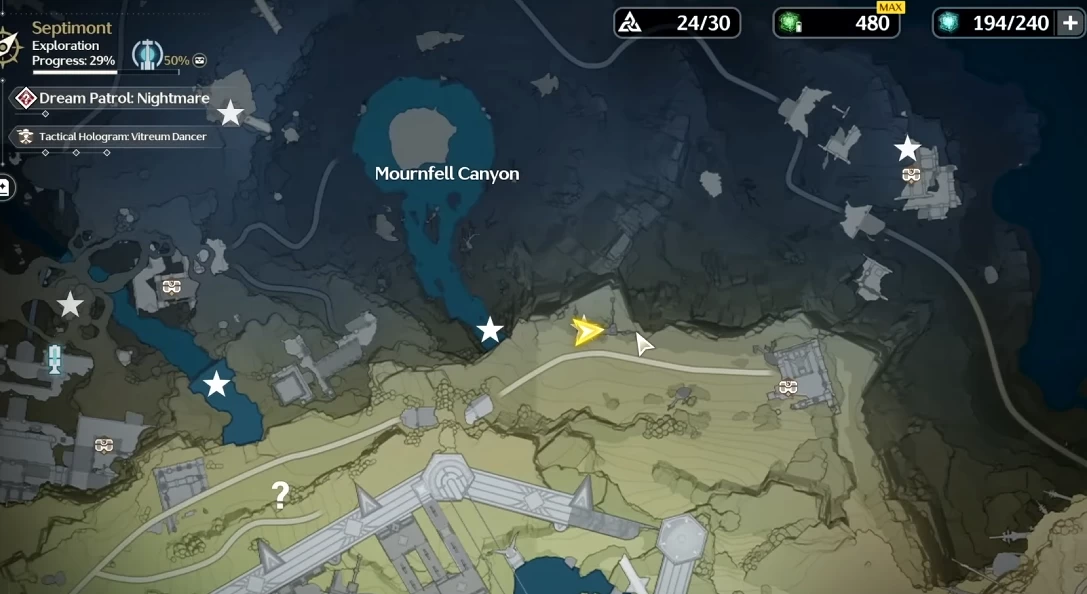Select the question mark map marker
This screenshot has width=1087, height=594.
[281, 494]
